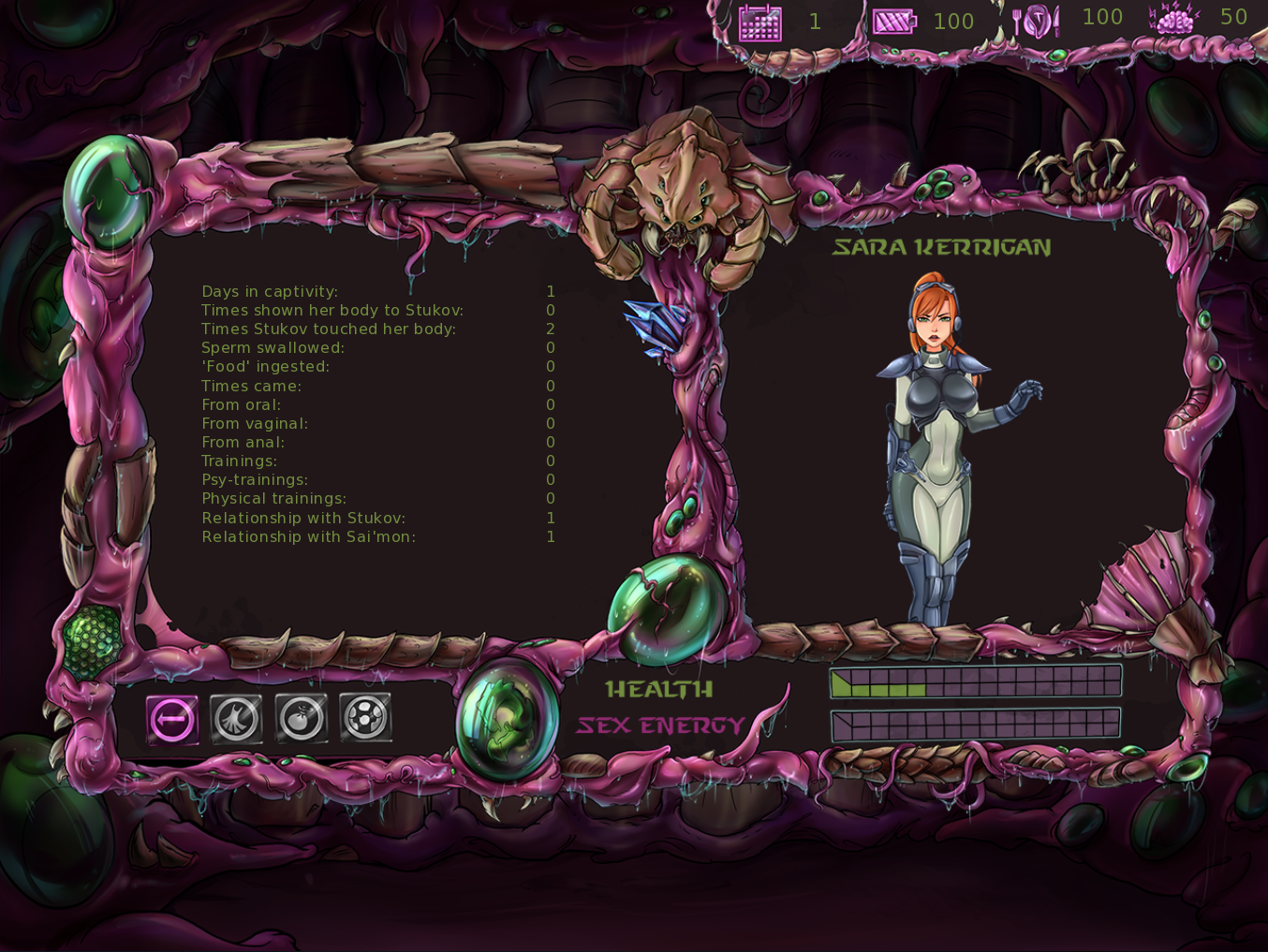This screenshot has height=952, width=1268.
Task: Select the film reel scenes button
Action: [x=365, y=719]
